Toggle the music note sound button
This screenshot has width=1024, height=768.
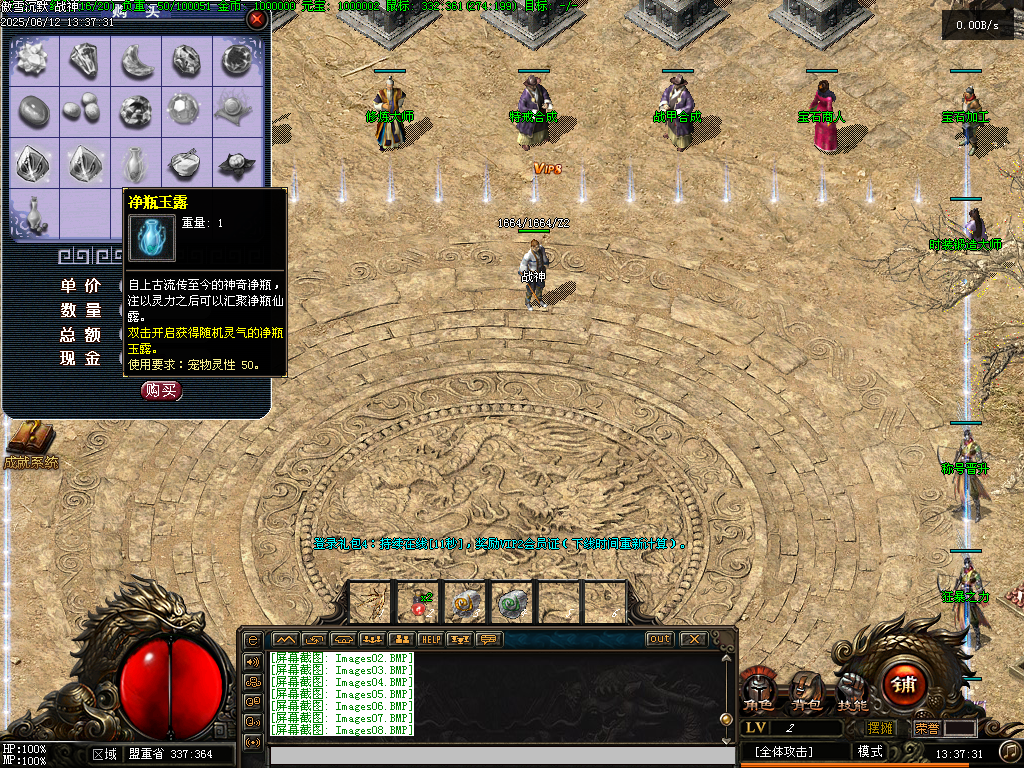point(1010,751)
